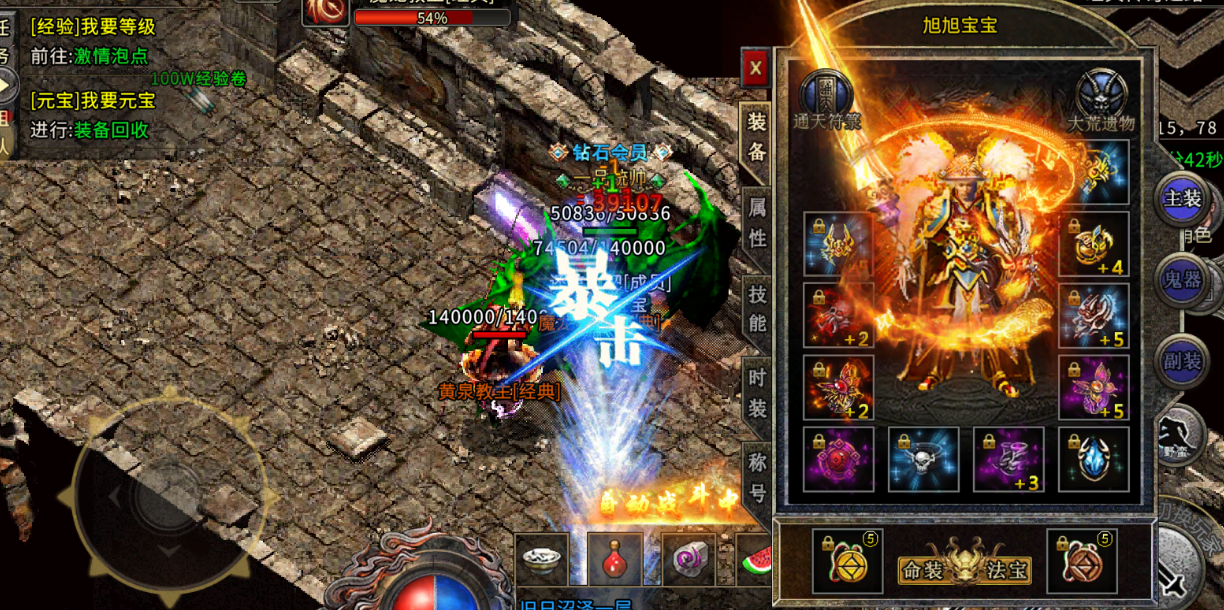This screenshot has width=1224, height=610.
Task: Show the 称号 titles tab
Action: click(757, 477)
